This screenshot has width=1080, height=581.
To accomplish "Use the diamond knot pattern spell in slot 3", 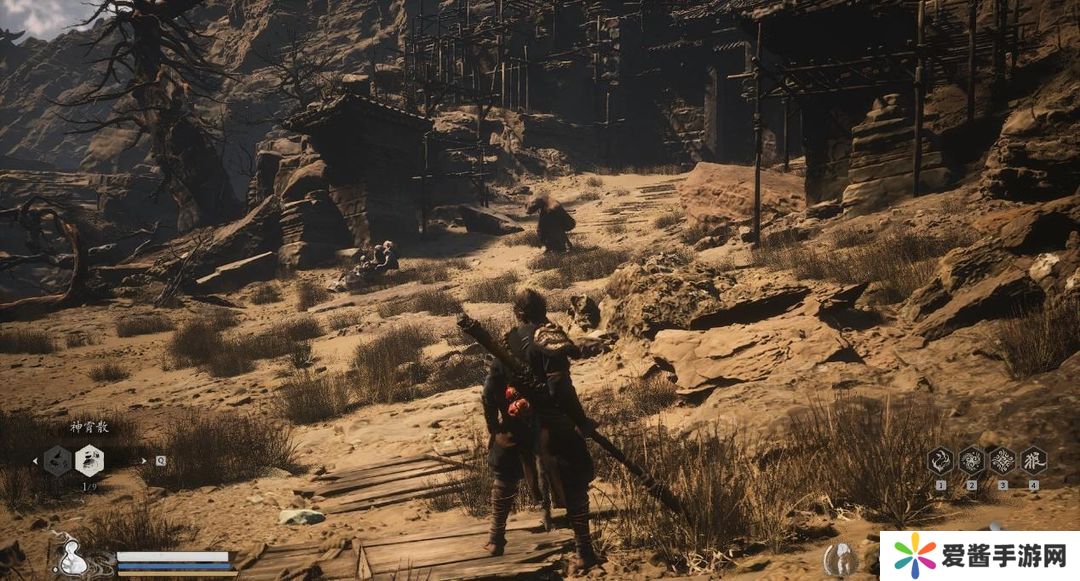I will point(1002,460).
